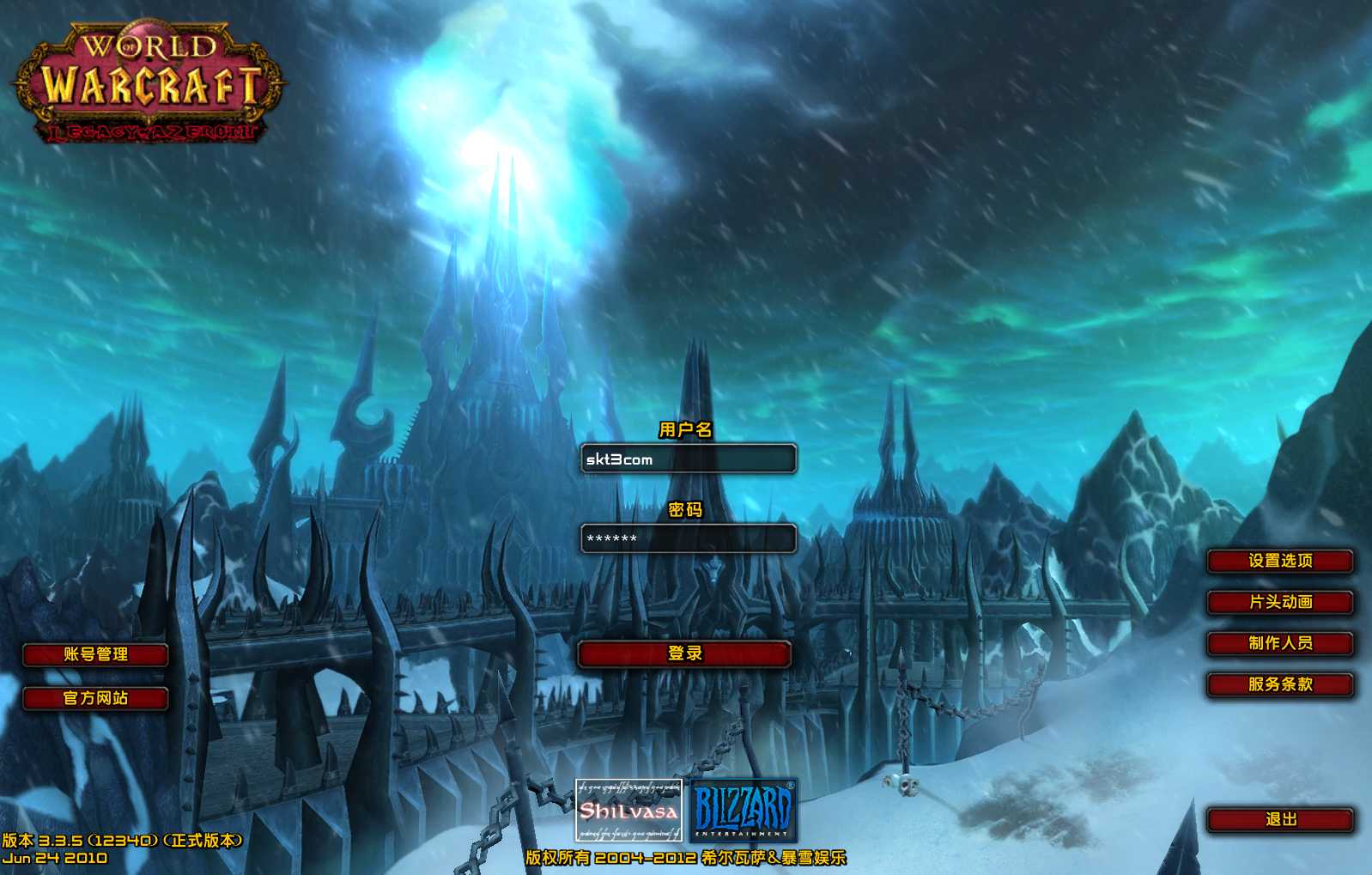Quit the game with 退出
Viewport: 1372px width, 875px height.
(1280, 820)
